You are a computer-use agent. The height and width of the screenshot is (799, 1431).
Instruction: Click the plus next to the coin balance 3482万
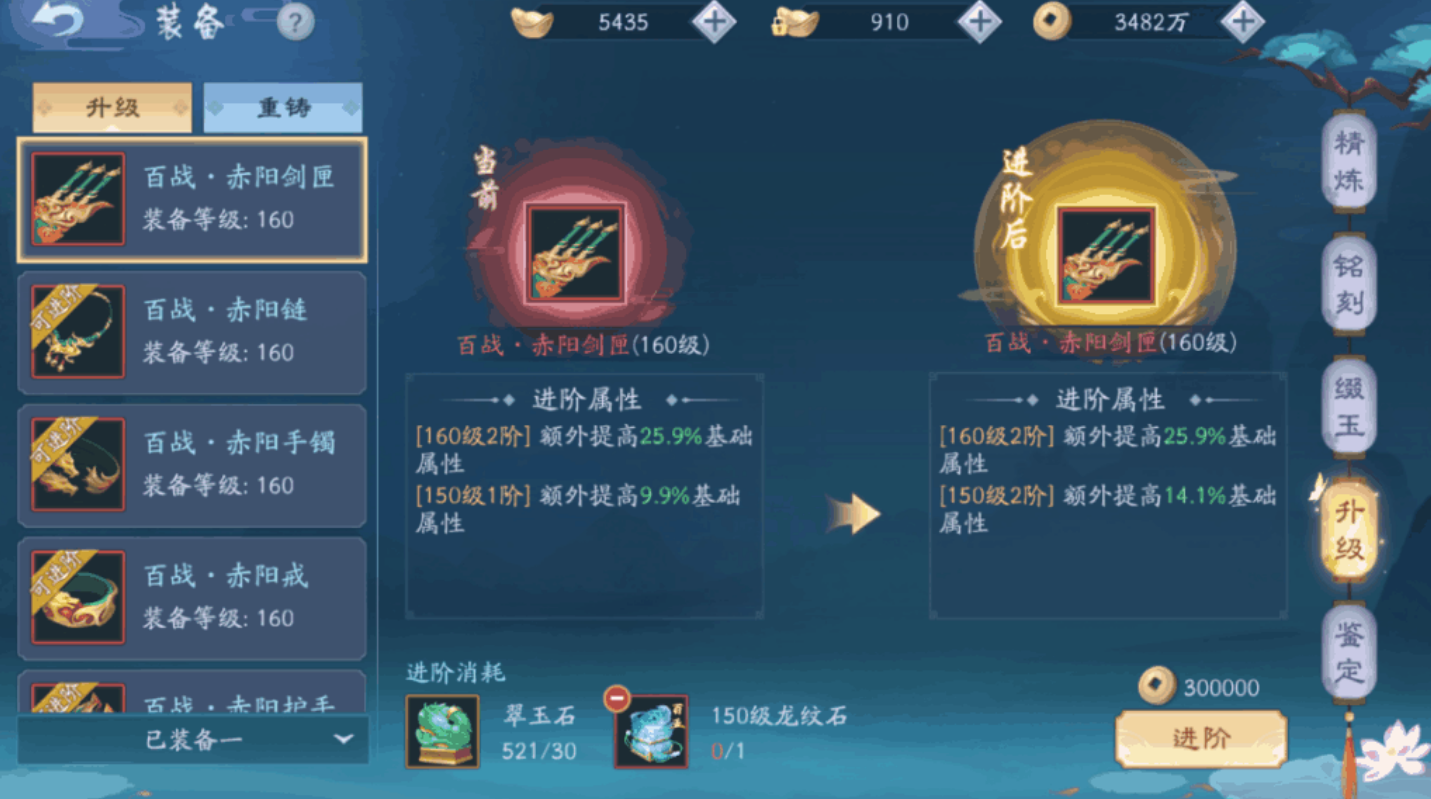[1243, 21]
